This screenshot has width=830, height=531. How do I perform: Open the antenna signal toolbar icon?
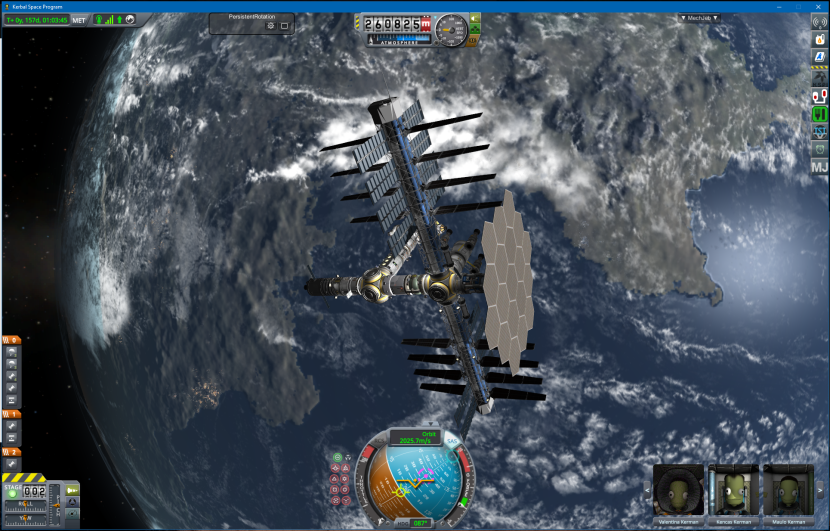click(819, 24)
